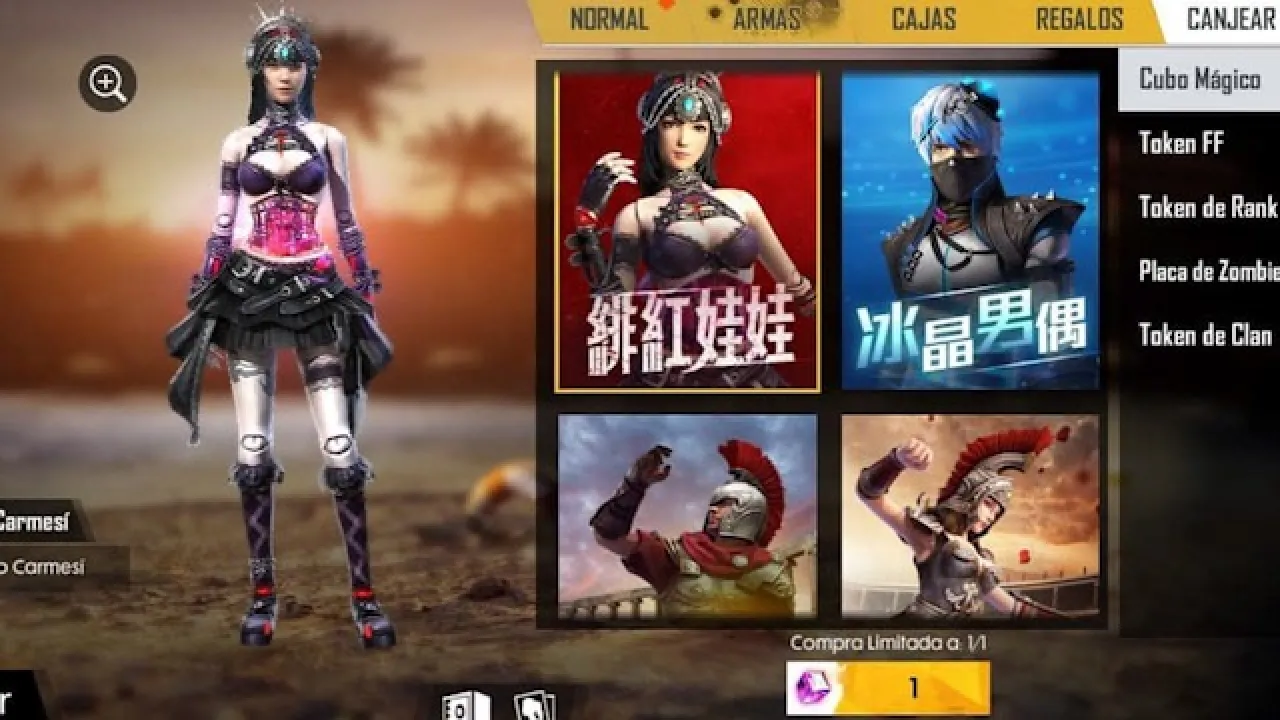Switch to the NORMAL tab
This screenshot has height=720, width=1280.
point(608,19)
